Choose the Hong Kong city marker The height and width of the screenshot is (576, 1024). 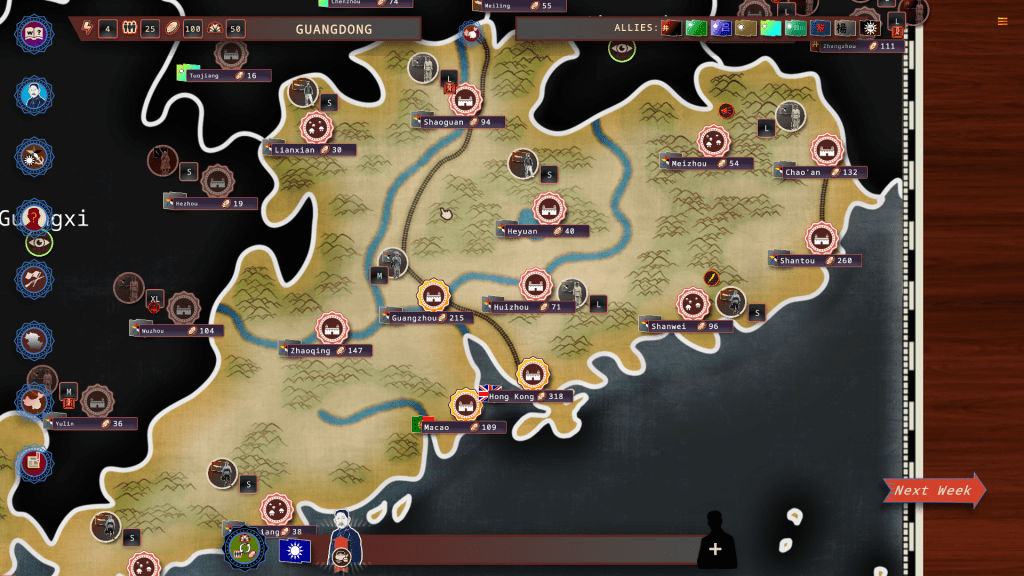click(532, 375)
